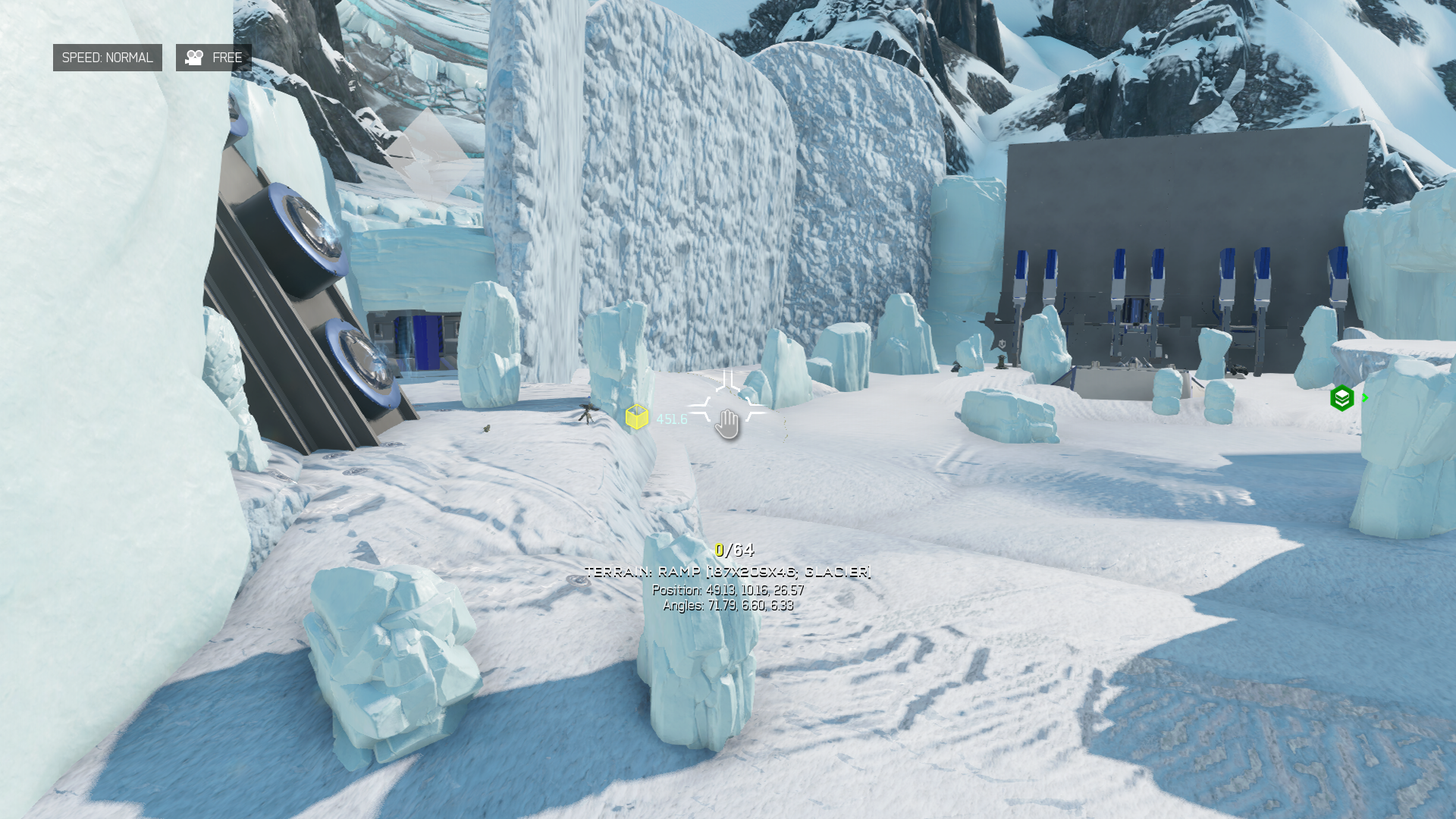Select the green stacked-layers hexagon marker
The width and height of the screenshot is (1456, 819).
1341,398
